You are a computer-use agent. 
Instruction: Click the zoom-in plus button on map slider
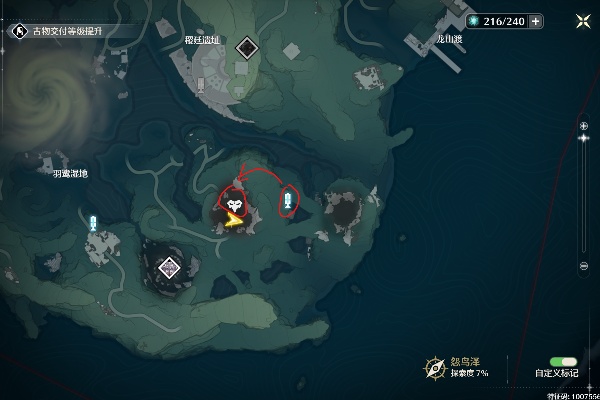584,125
